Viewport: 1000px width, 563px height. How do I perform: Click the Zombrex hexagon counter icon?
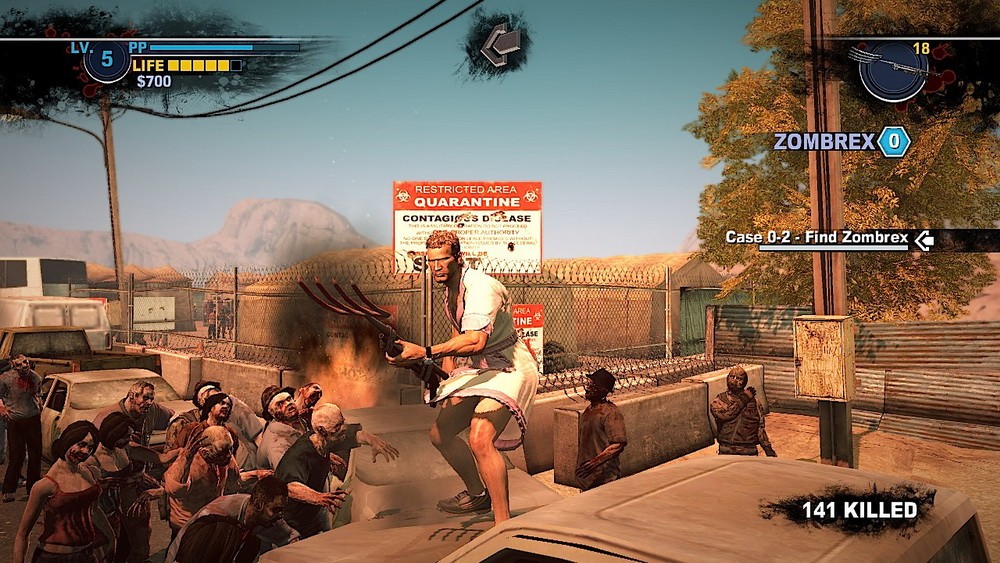(893, 142)
